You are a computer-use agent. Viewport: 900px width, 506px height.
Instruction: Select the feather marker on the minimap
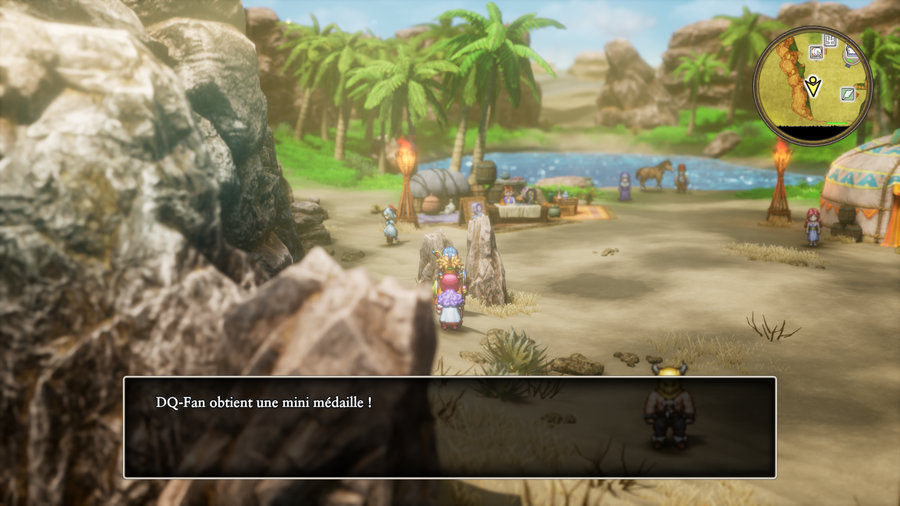pos(846,94)
